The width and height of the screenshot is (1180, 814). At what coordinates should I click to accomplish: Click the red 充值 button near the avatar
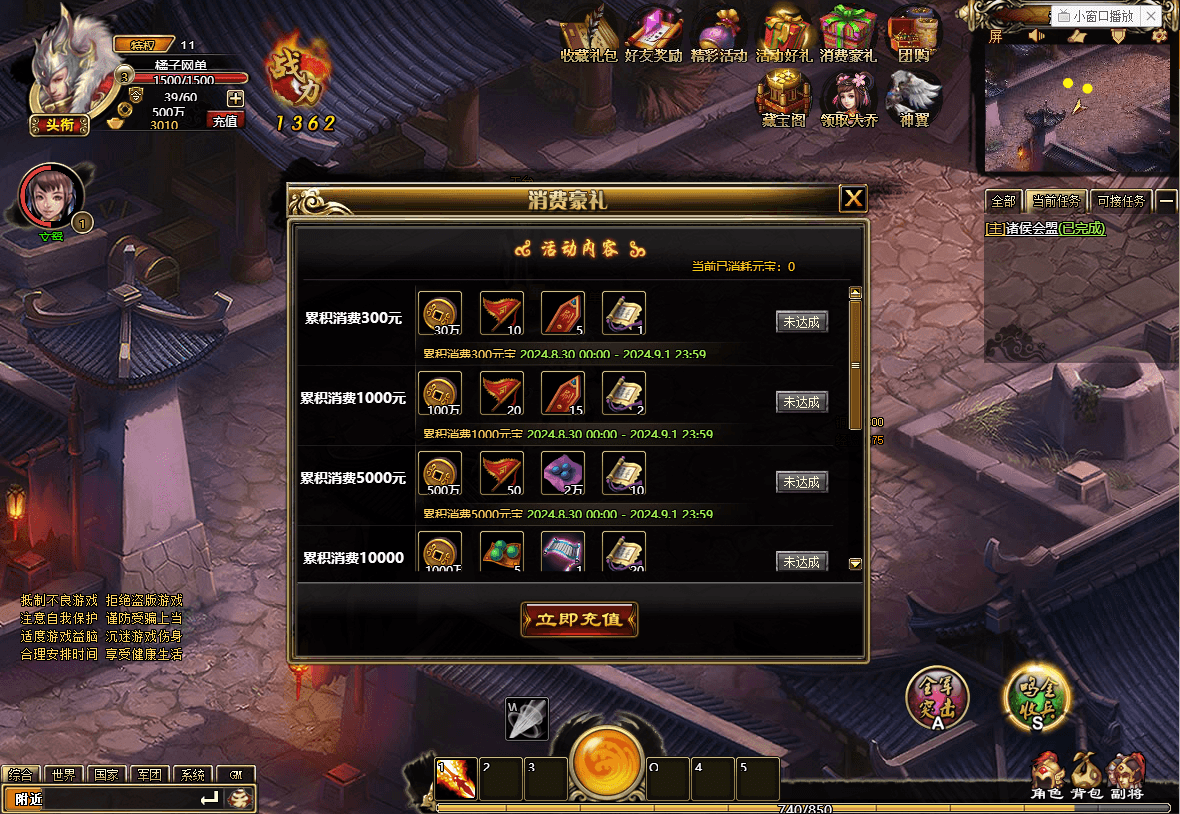pos(225,121)
